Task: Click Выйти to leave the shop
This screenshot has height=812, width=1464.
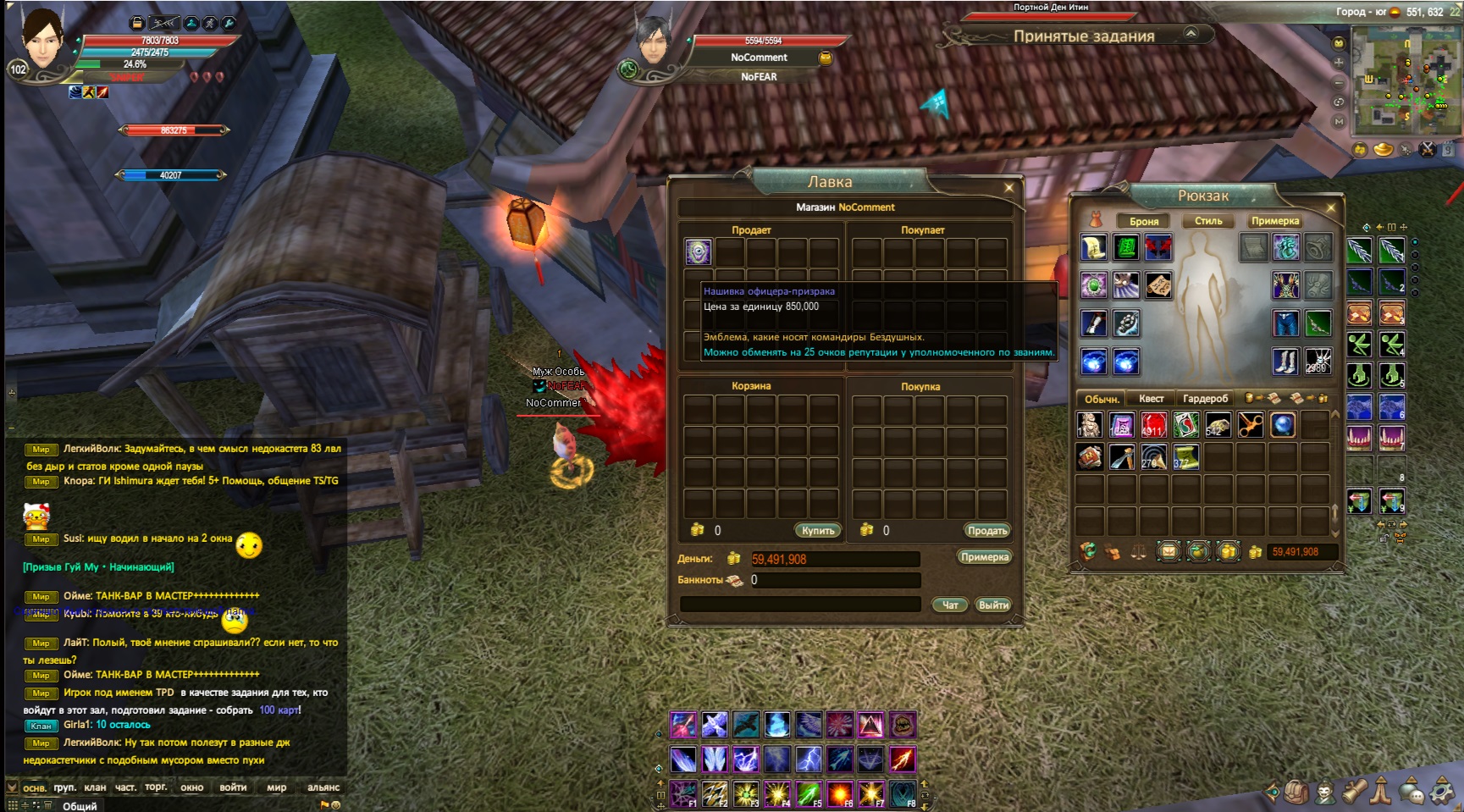Action: 993,605
